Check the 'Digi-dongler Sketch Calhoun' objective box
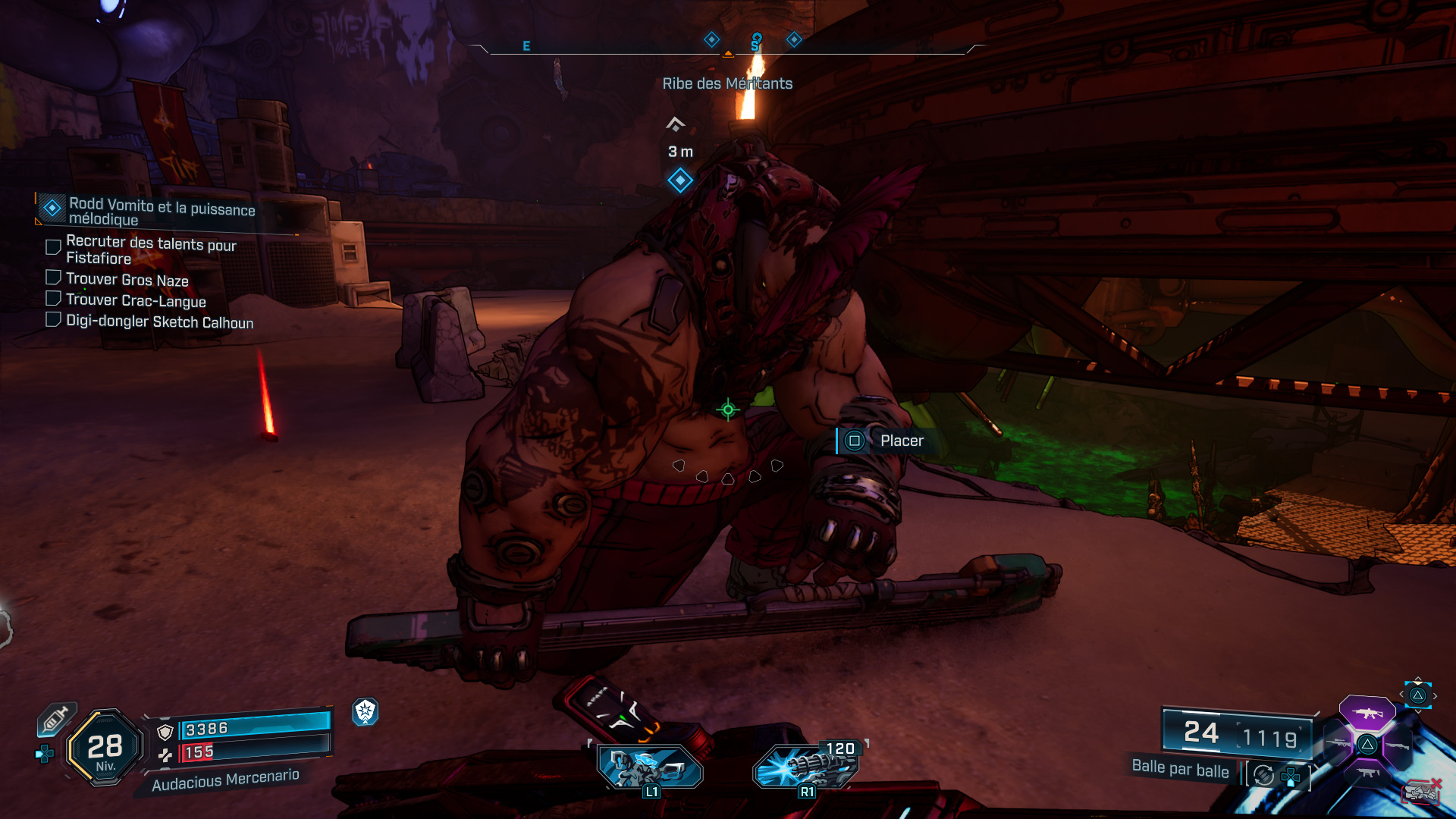Viewport: 1456px width, 819px height. [x=53, y=319]
